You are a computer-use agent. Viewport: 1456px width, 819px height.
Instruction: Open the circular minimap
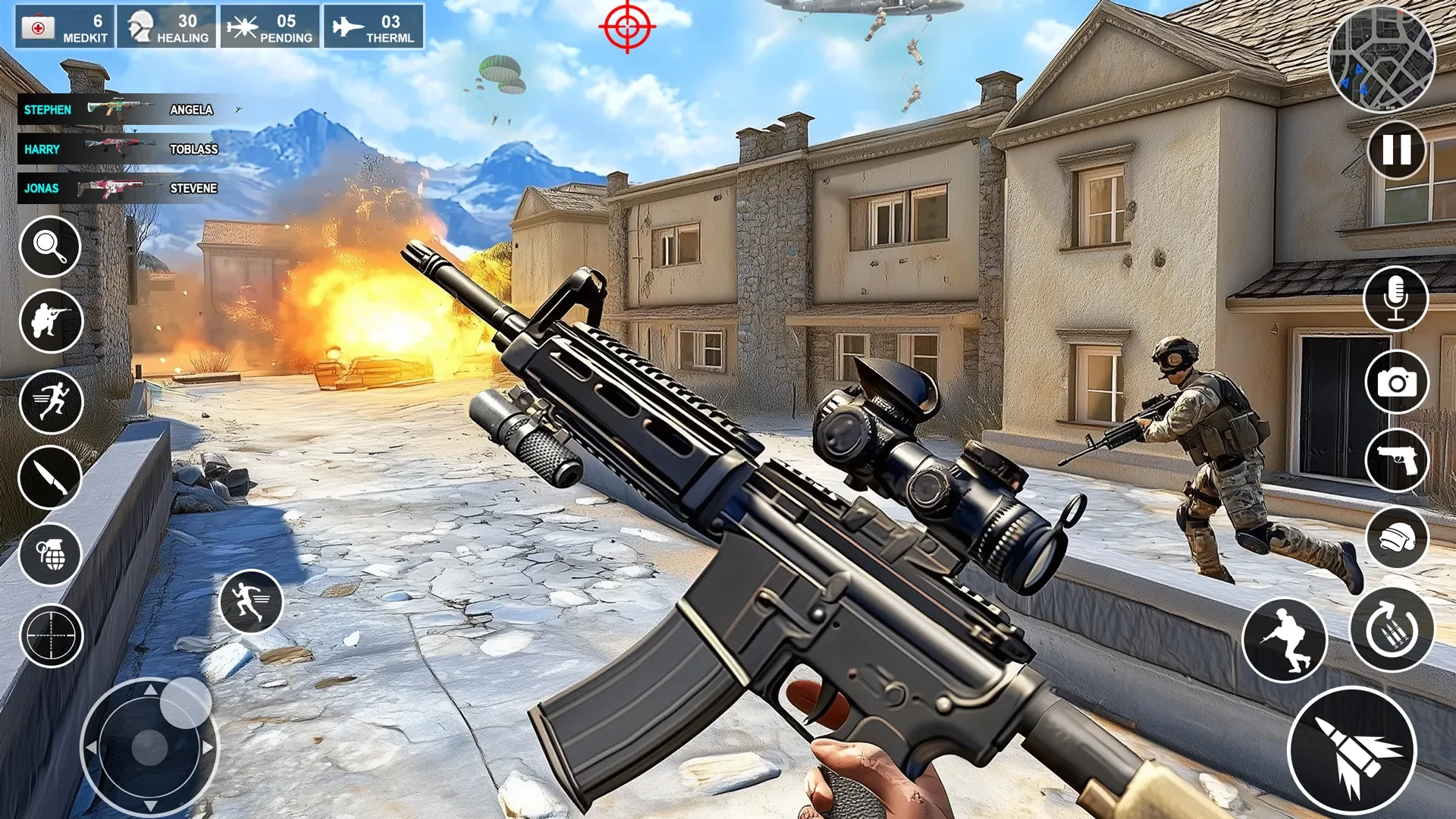(x=1382, y=61)
